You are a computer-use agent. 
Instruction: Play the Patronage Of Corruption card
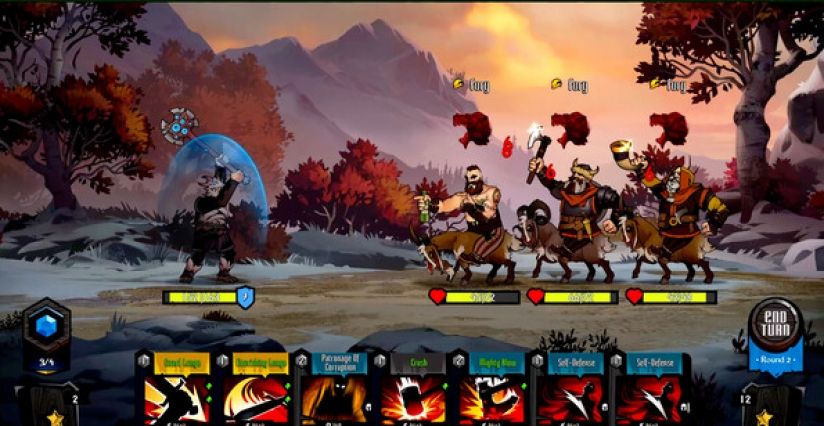[338, 388]
